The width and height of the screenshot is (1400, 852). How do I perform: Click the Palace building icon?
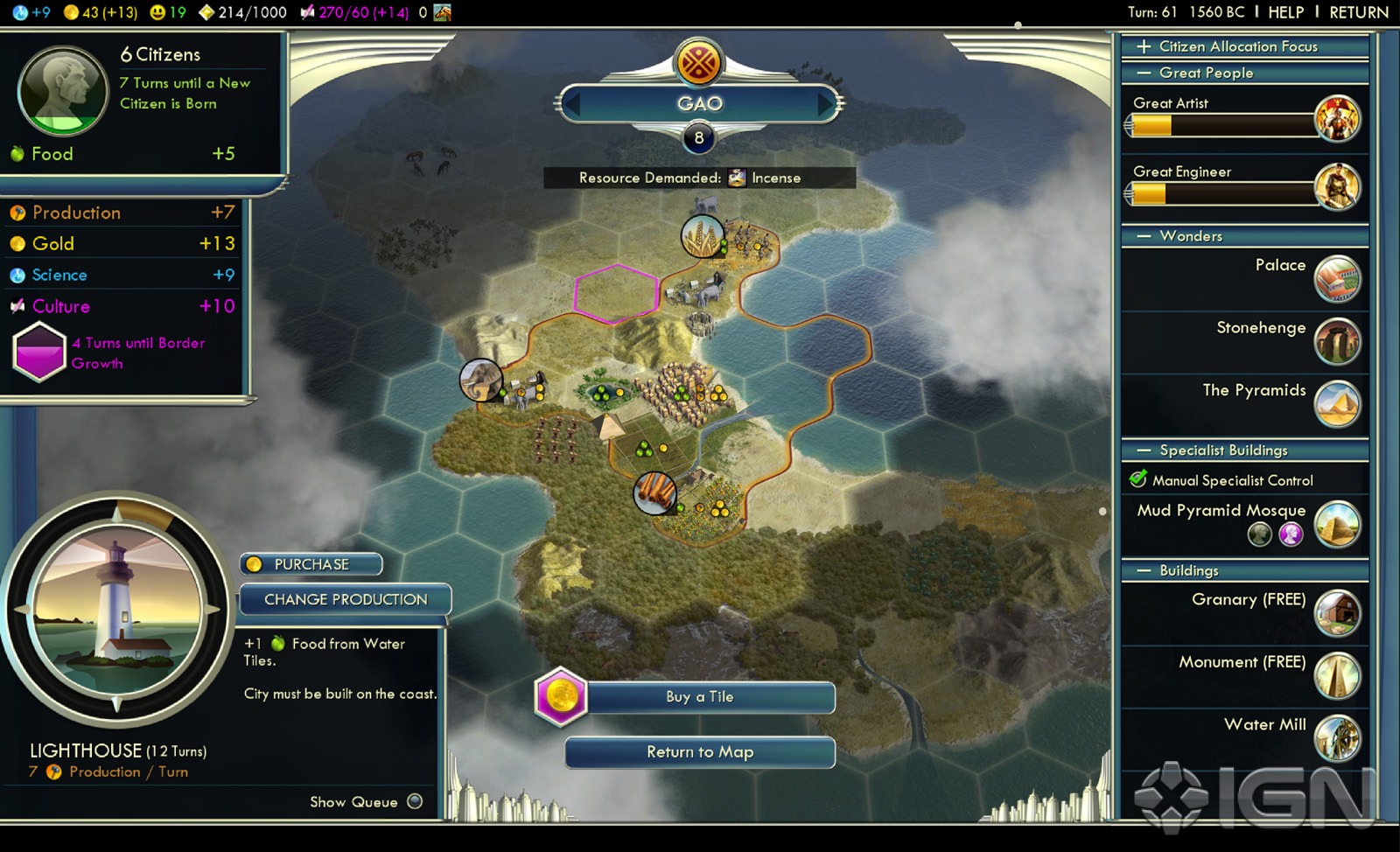click(1337, 279)
